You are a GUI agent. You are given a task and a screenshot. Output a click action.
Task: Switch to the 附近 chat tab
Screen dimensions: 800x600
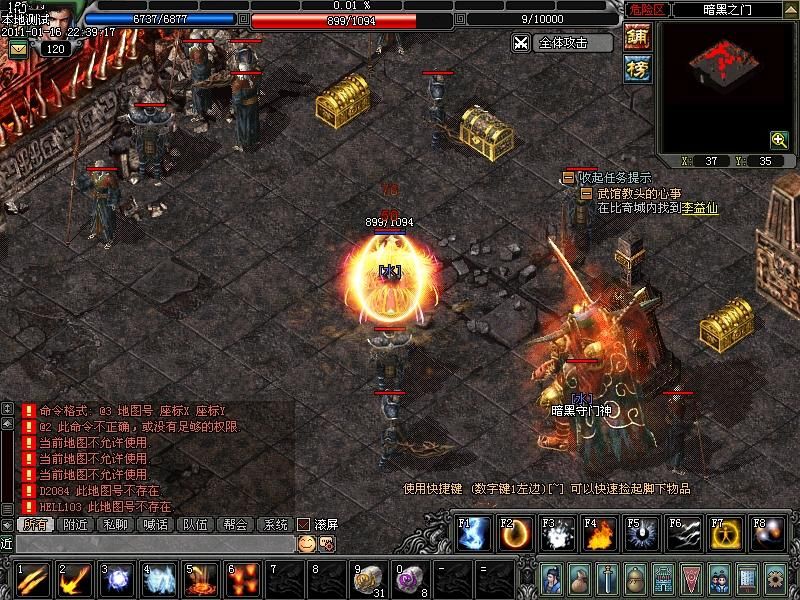pos(75,524)
